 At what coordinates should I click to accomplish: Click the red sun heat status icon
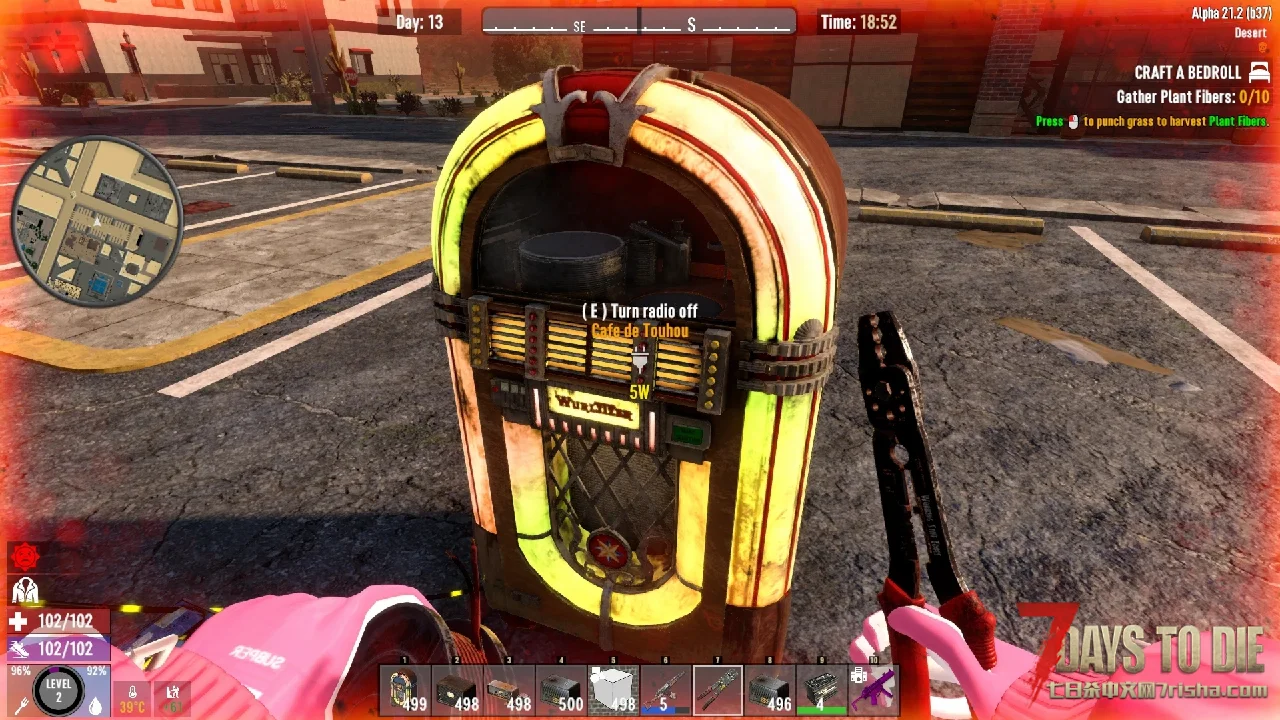[x=24, y=558]
